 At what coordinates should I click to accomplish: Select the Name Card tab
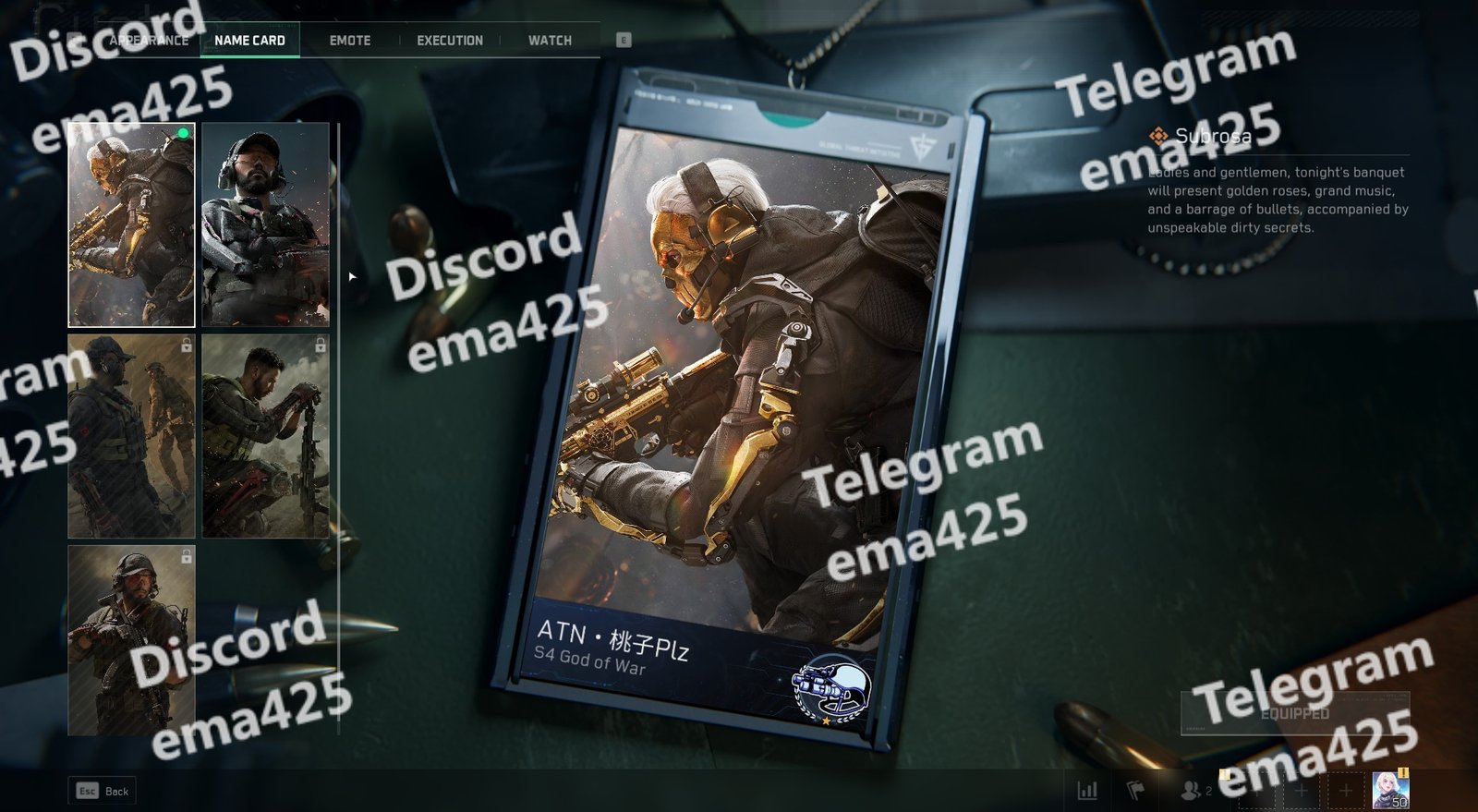coord(249,41)
